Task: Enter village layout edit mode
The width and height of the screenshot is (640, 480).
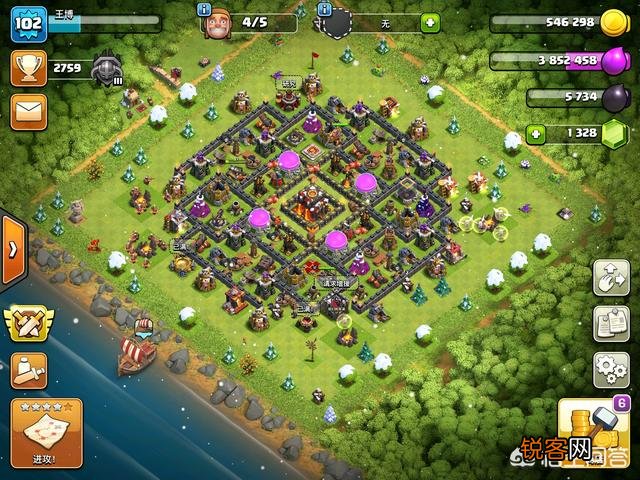Action: pos(610,279)
